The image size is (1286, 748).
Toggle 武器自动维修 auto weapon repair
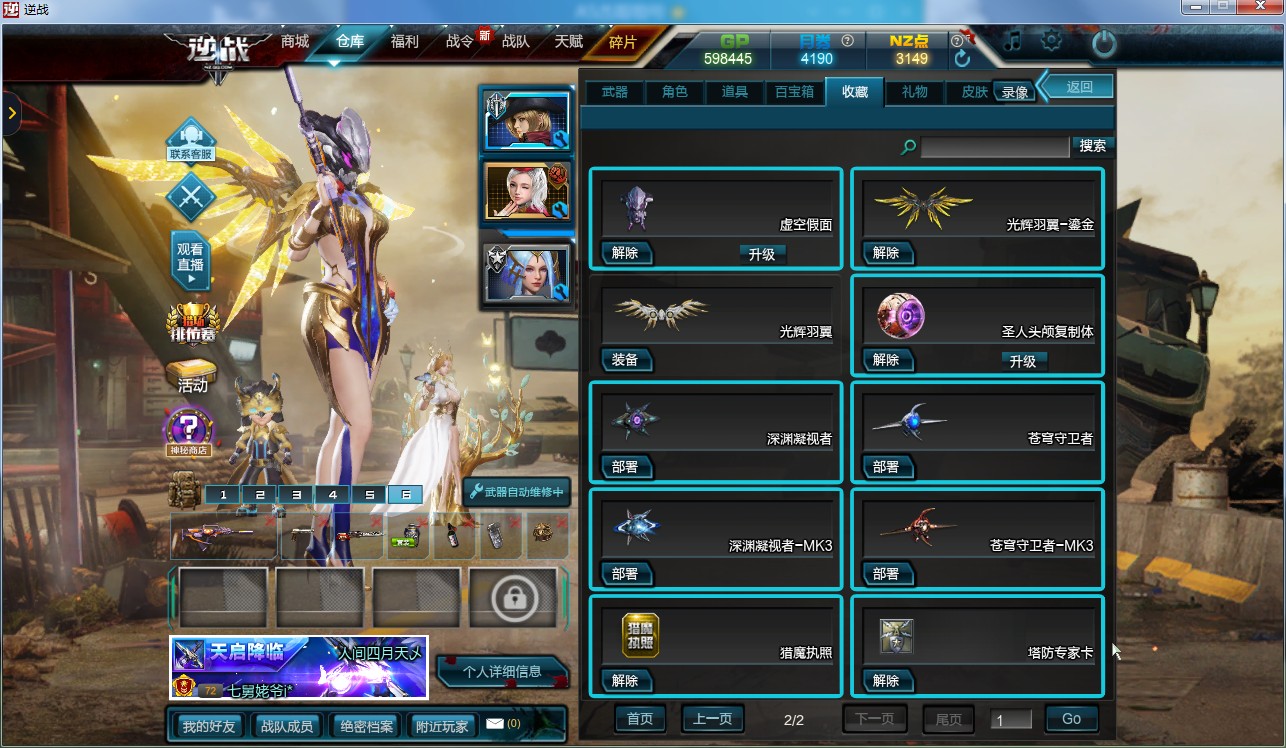click(x=517, y=492)
